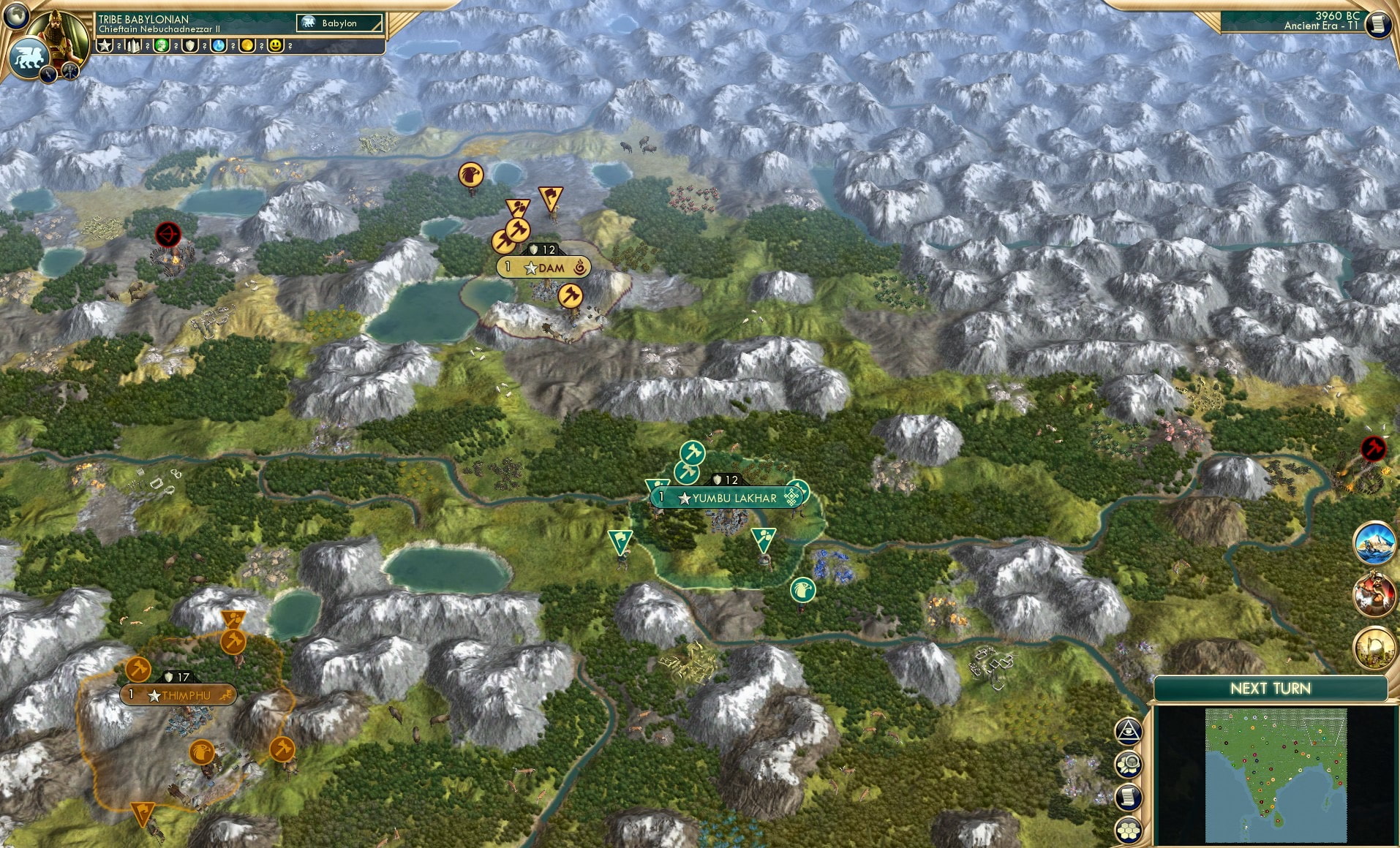This screenshot has height=848, width=1400.
Task: Click the happiness smiley icon
Action: coord(275,45)
